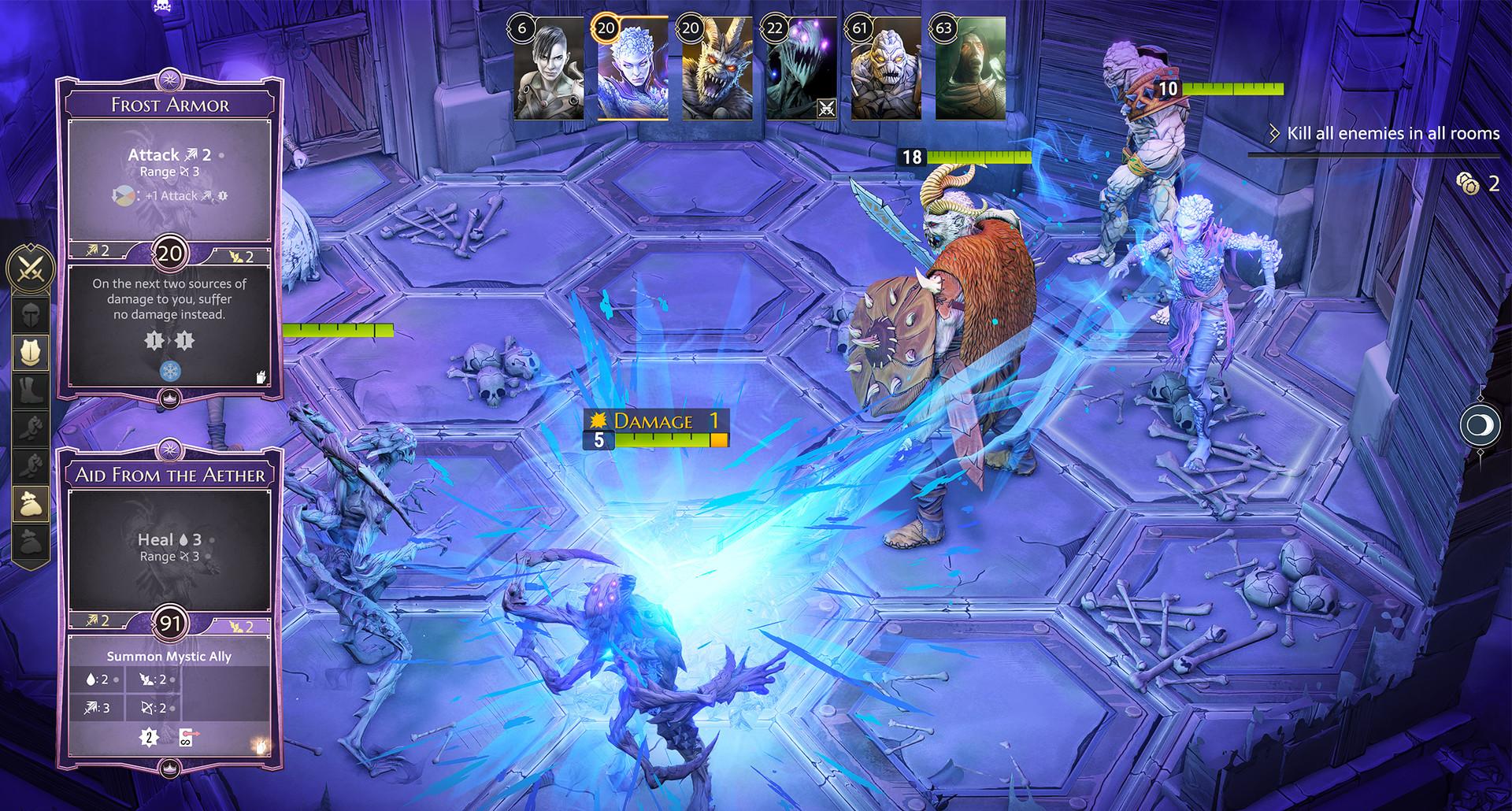Select the highlighted chest armor slot
The width and height of the screenshot is (1512, 811).
[x=31, y=352]
